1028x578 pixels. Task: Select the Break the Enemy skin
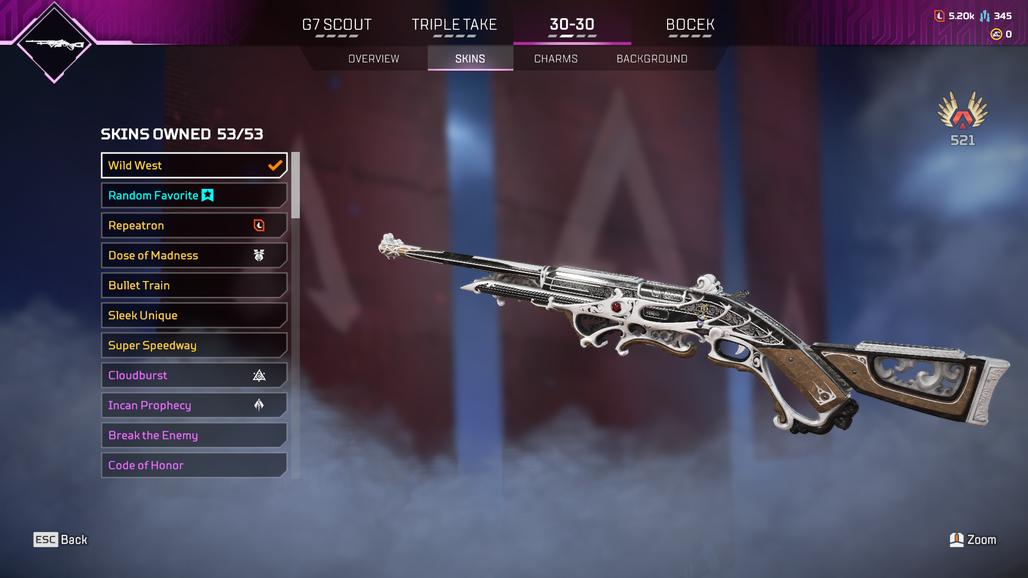[x=194, y=436]
